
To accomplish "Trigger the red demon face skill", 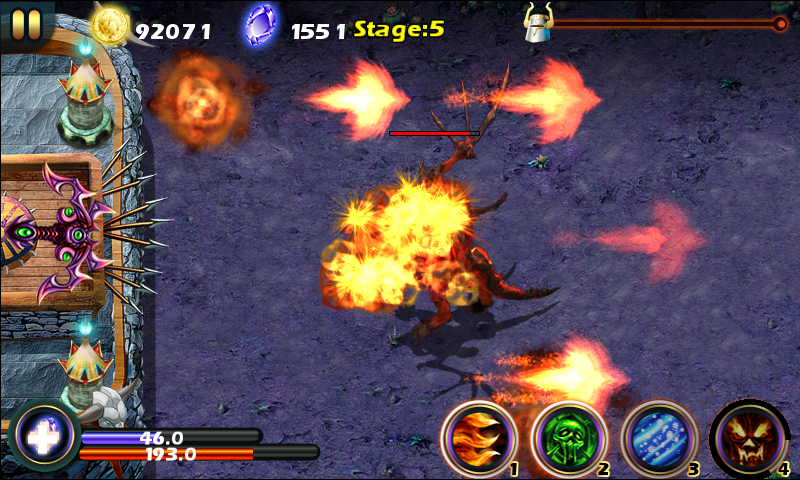I will click(748, 437).
